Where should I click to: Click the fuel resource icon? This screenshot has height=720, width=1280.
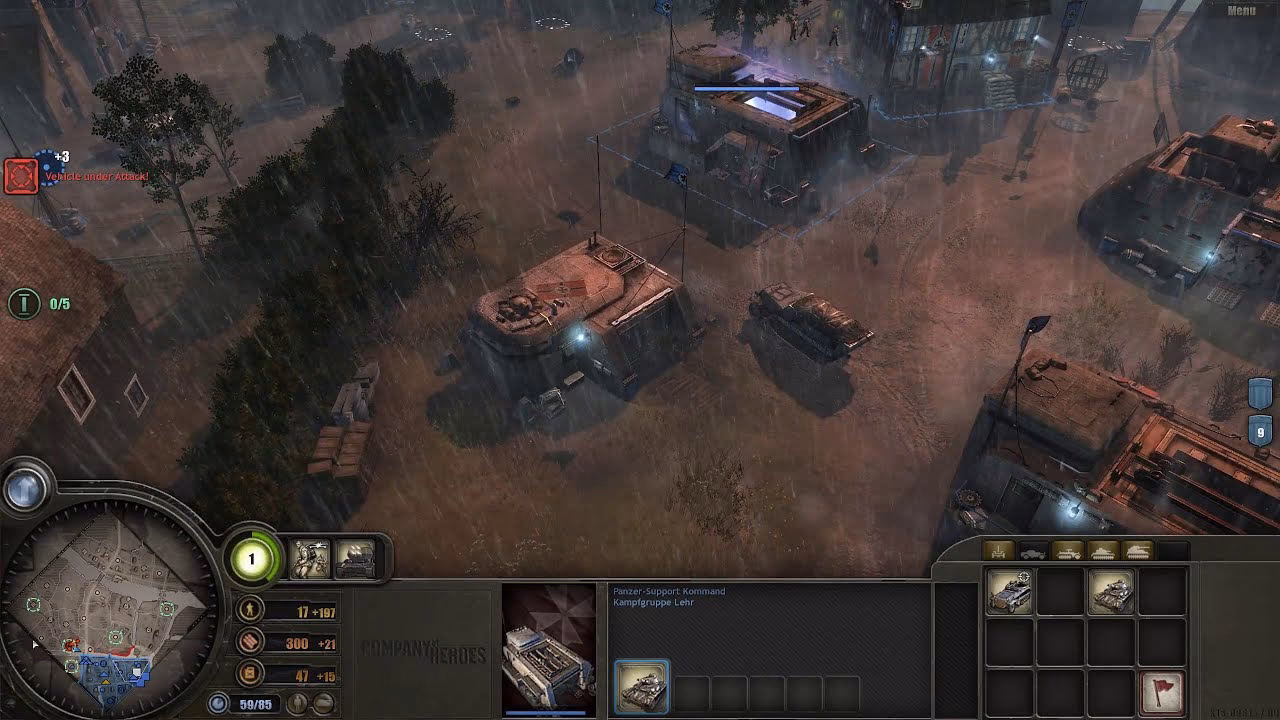(250, 674)
